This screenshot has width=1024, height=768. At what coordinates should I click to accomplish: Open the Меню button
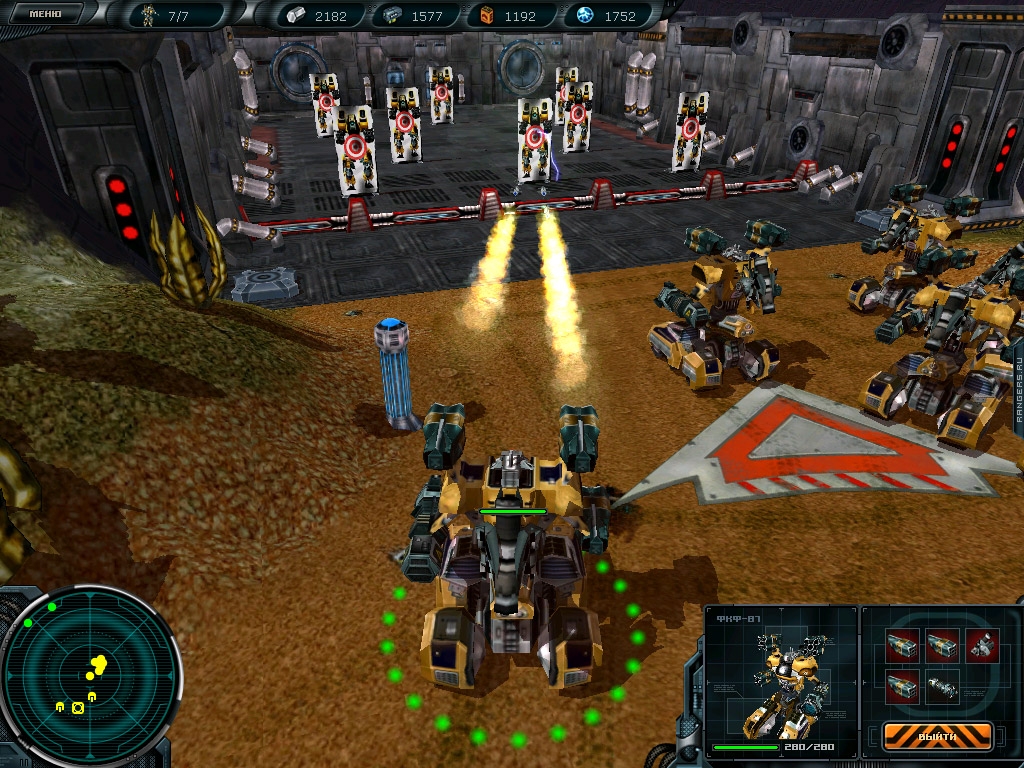[46, 14]
